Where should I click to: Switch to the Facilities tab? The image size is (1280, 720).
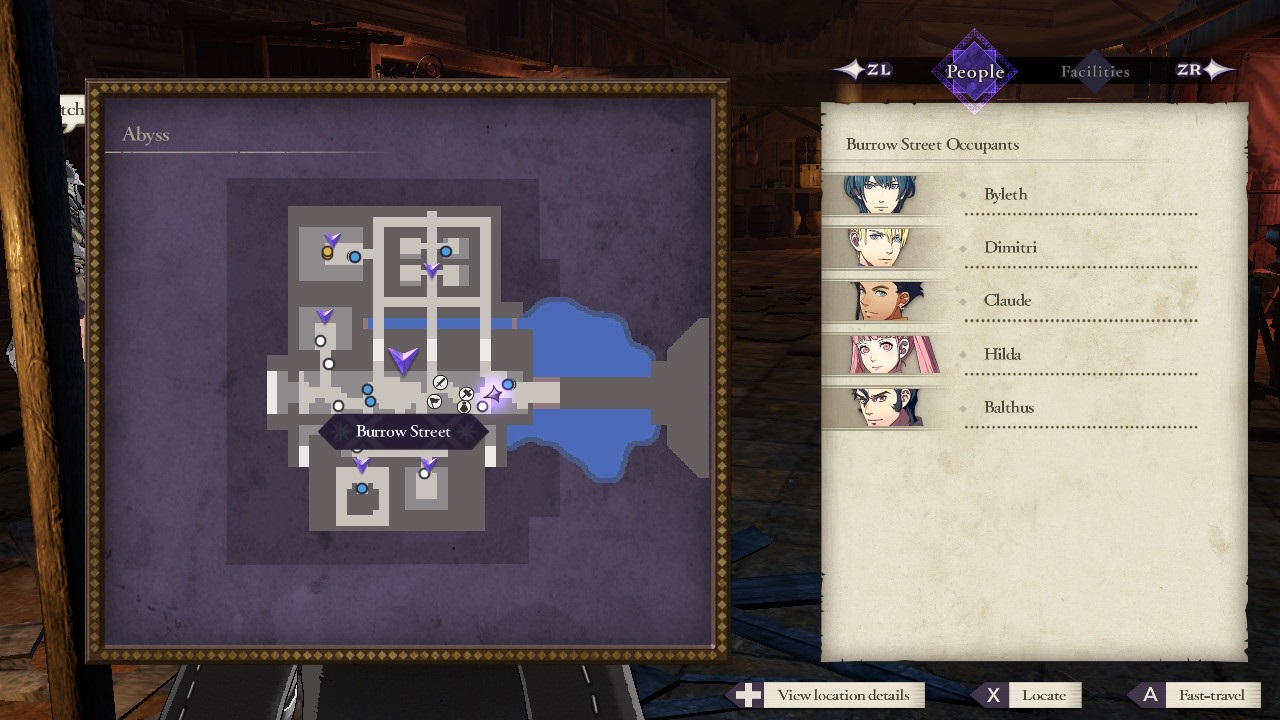coord(1095,71)
